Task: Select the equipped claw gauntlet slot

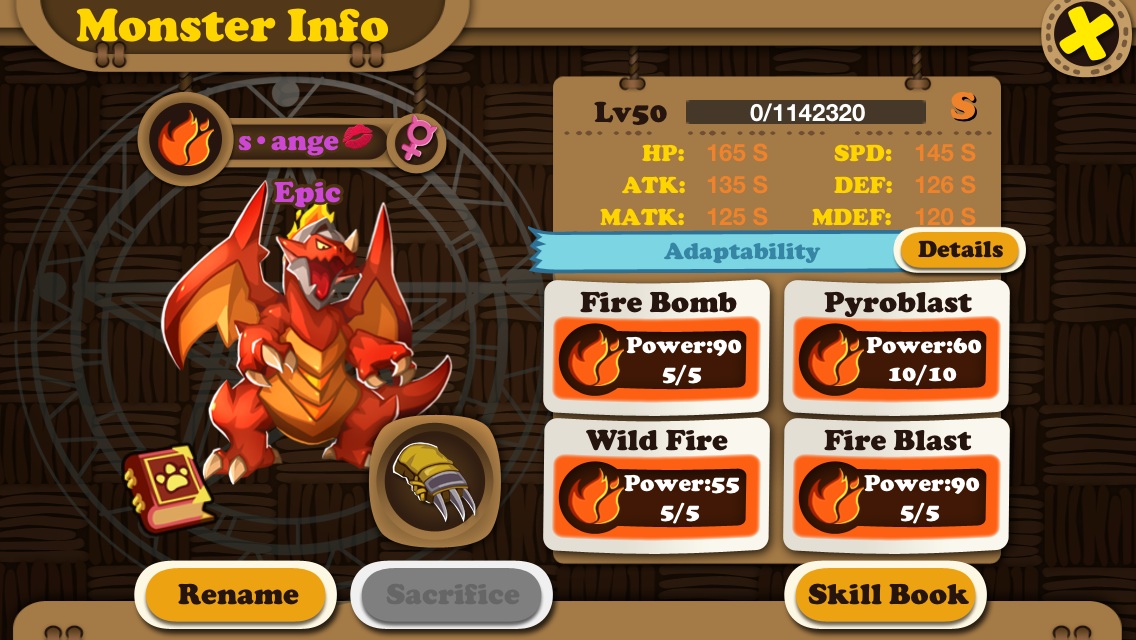Action: [x=434, y=482]
